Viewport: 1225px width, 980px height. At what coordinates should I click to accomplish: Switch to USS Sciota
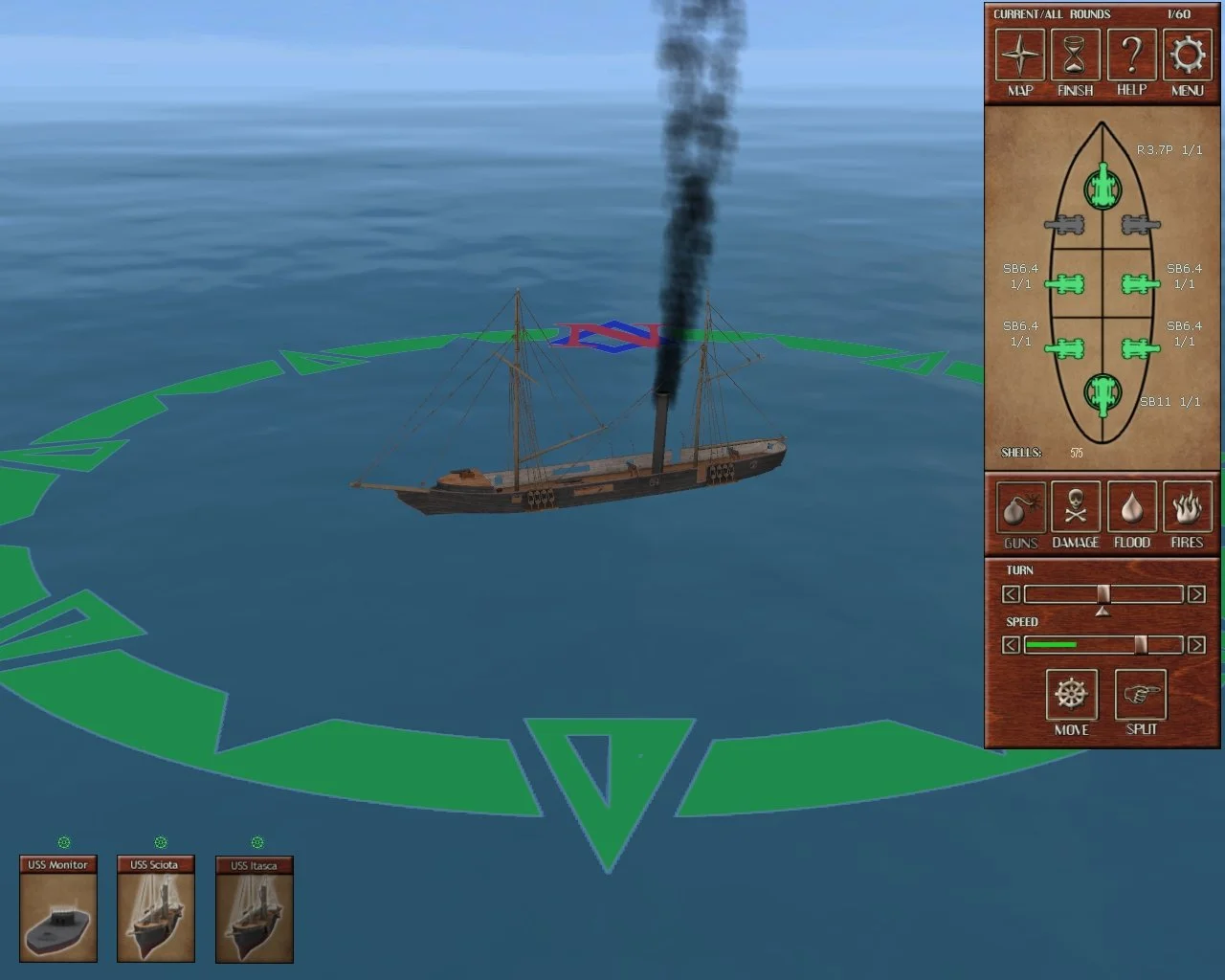tap(156, 910)
